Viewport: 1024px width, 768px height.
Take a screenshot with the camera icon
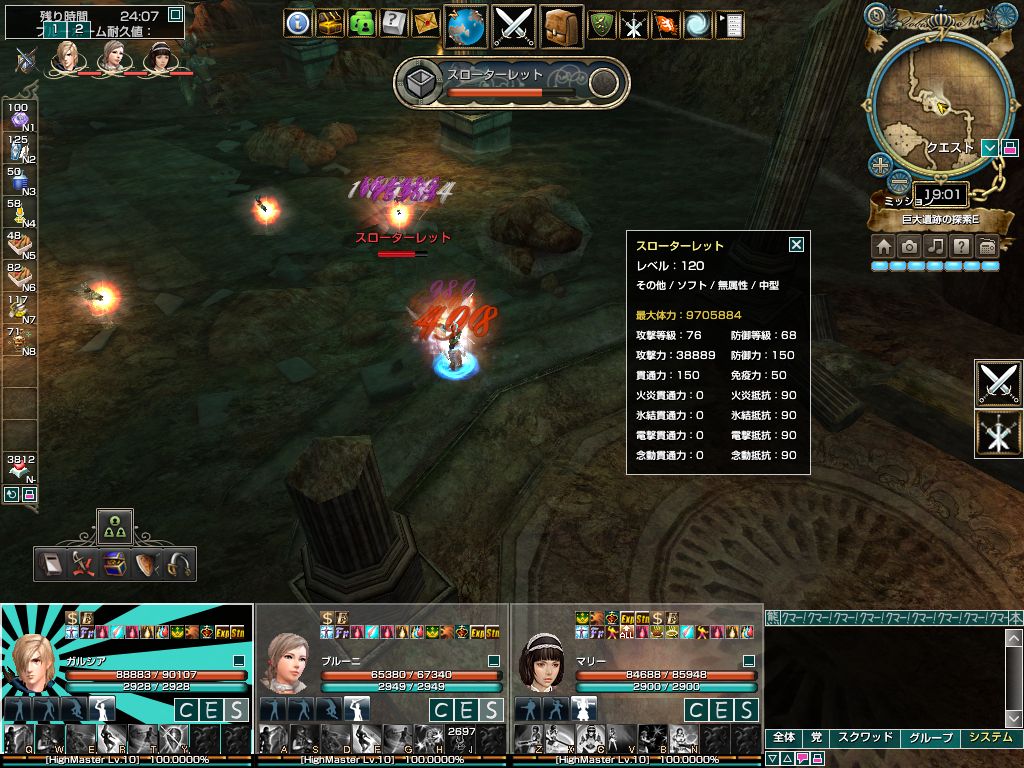coord(909,246)
